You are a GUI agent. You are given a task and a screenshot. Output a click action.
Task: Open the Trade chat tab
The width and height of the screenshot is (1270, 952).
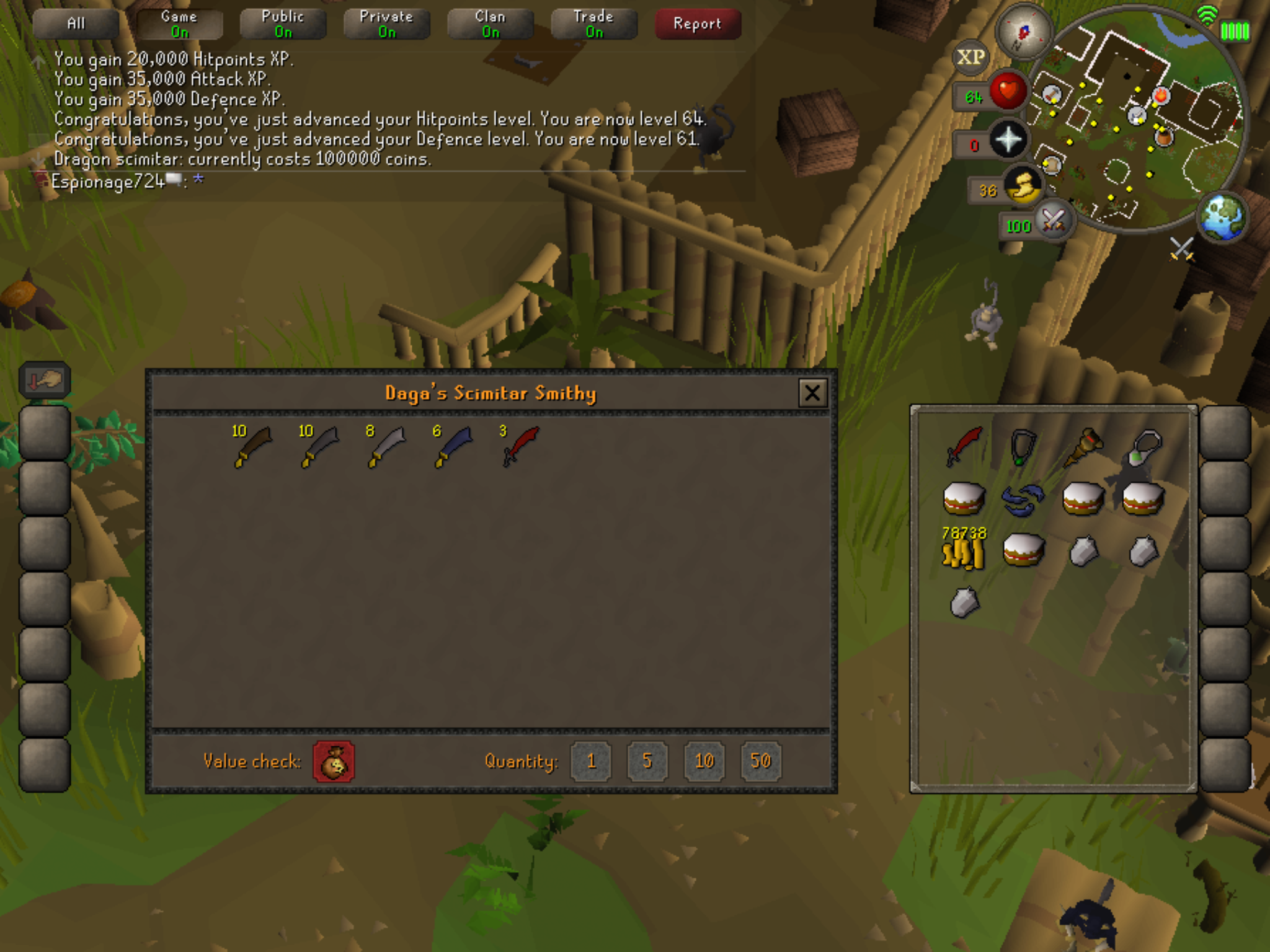[594, 24]
